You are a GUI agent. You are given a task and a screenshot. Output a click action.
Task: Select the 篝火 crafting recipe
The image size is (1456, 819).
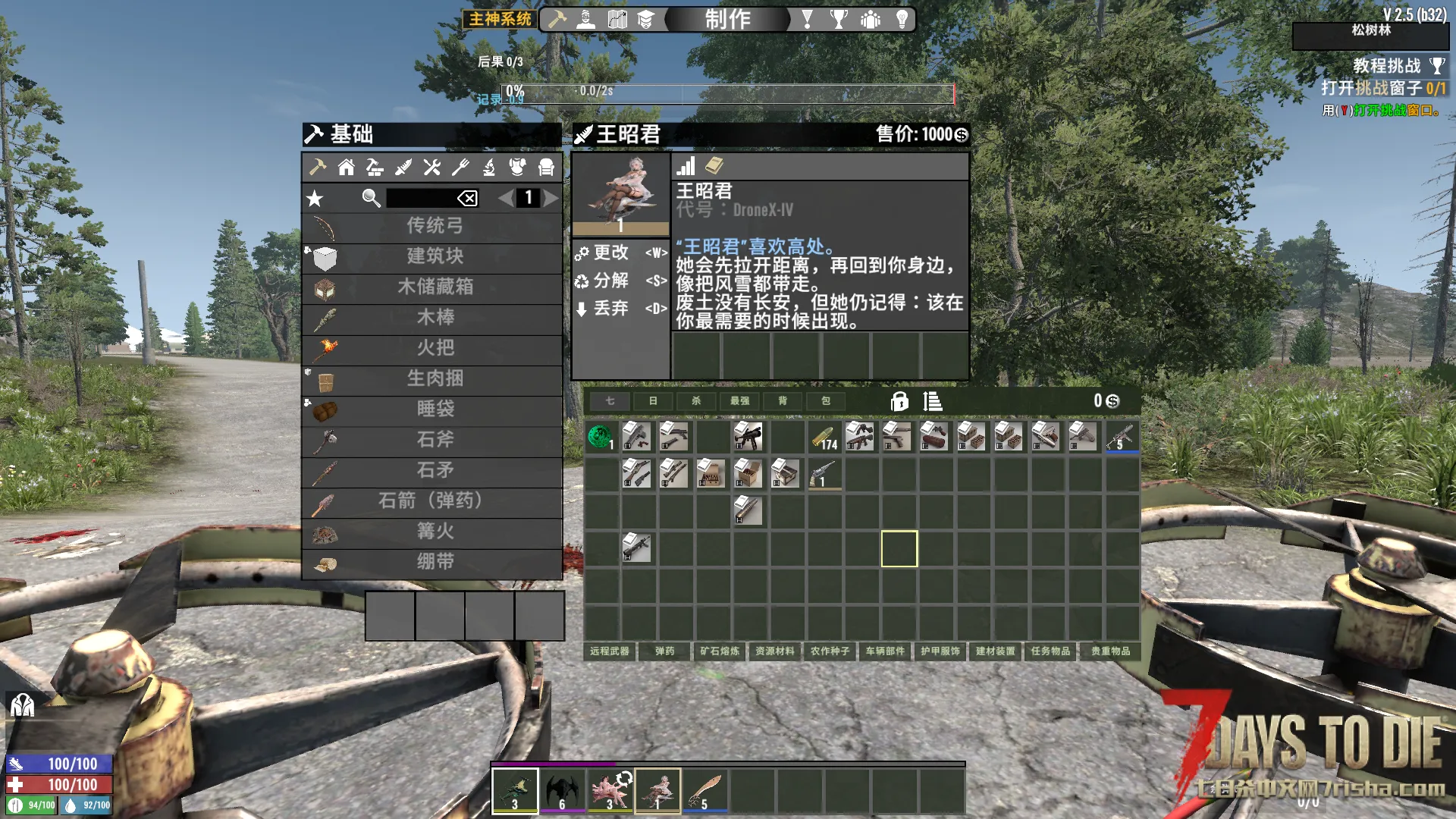pyautogui.click(x=433, y=532)
